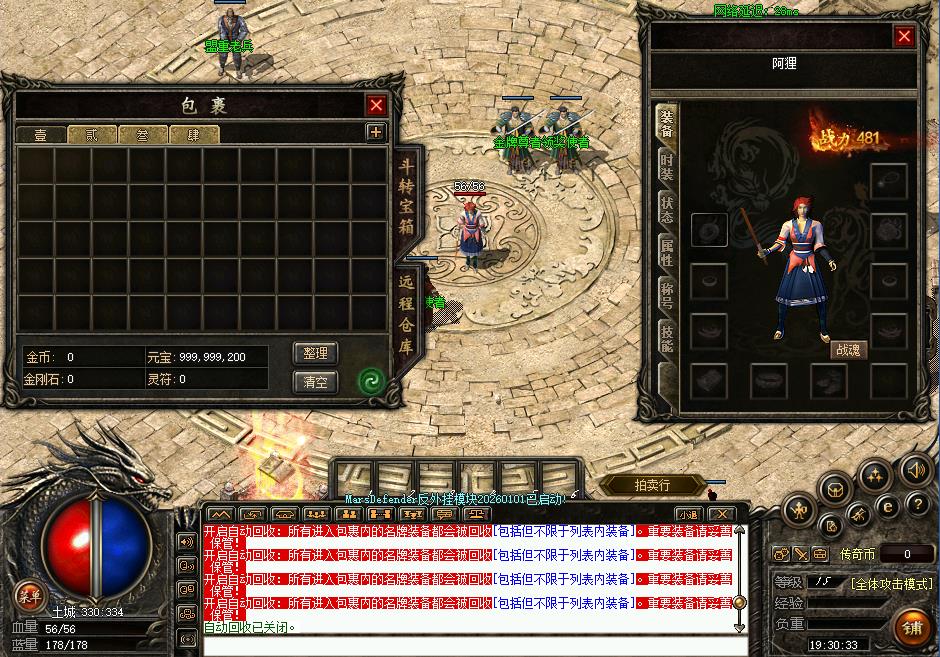940x657 pixels.
Task: Open bag tab 叁
Action: tap(143, 135)
